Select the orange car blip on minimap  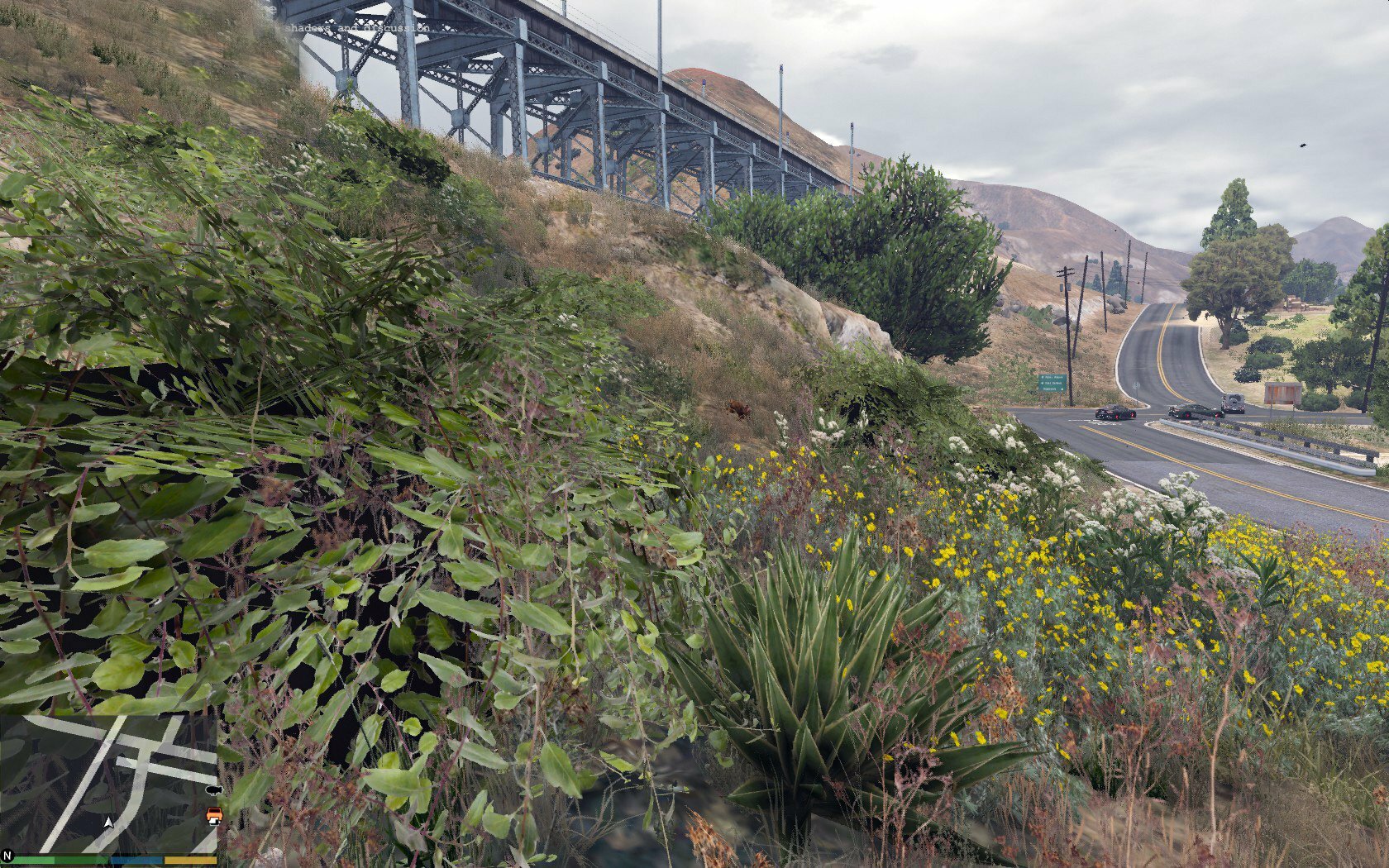pos(213,816)
